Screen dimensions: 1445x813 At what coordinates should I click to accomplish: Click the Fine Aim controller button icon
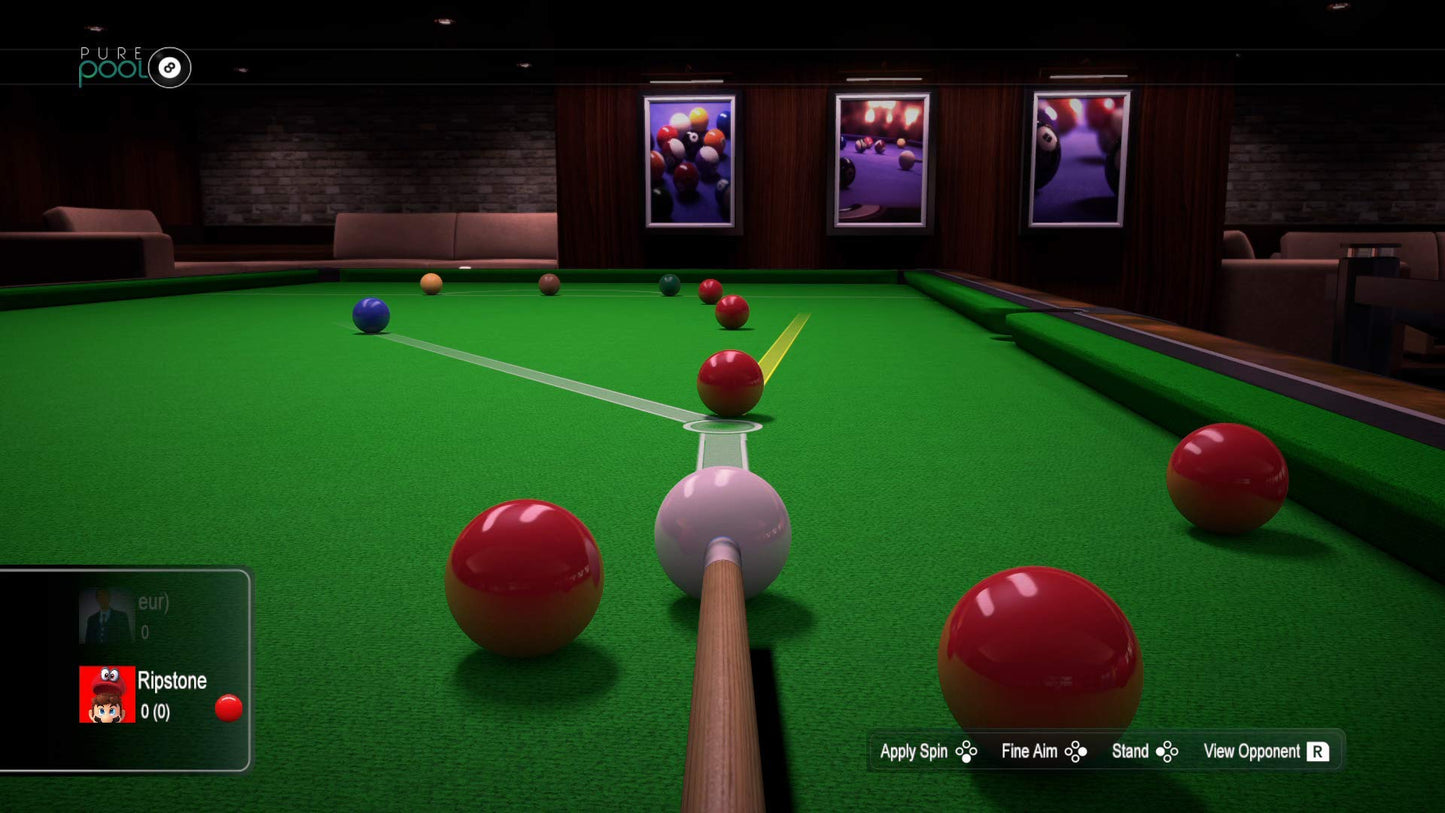pyautogui.click(x=1077, y=751)
